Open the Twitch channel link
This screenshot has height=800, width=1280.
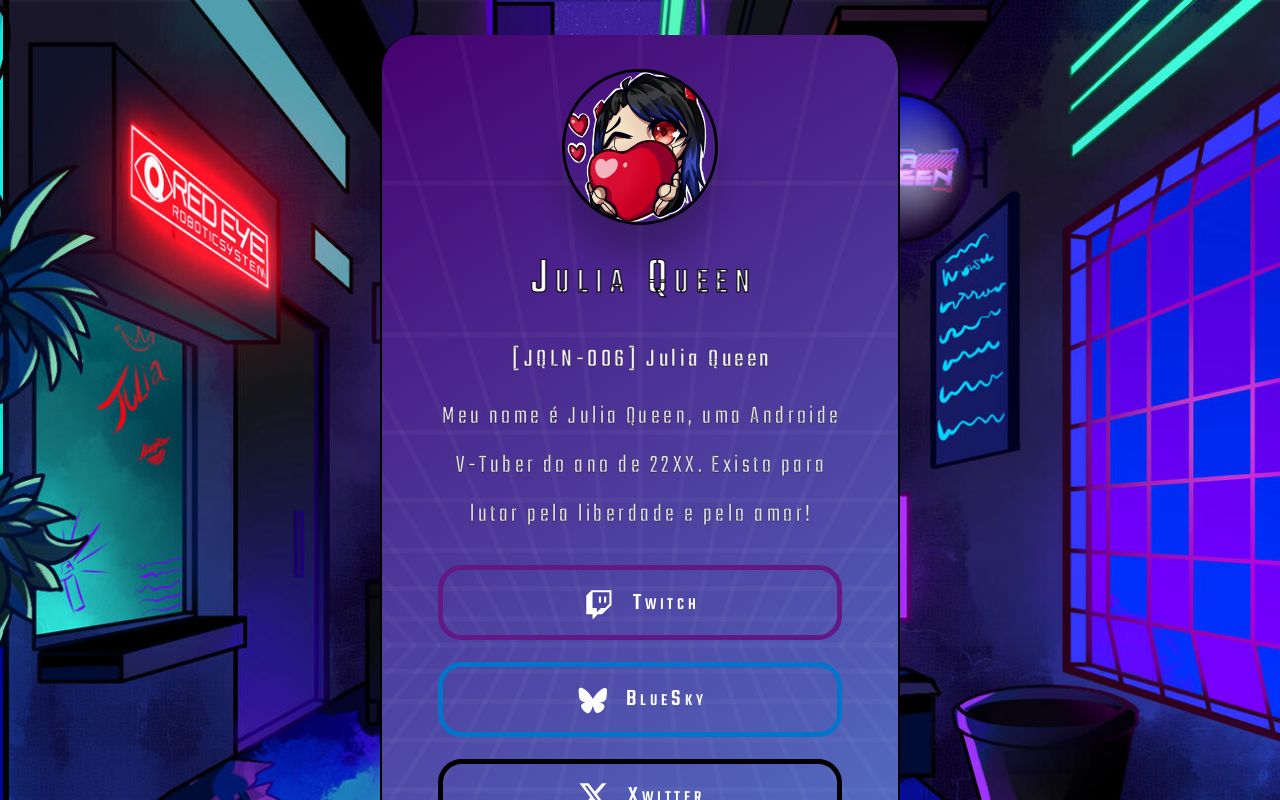(640, 603)
